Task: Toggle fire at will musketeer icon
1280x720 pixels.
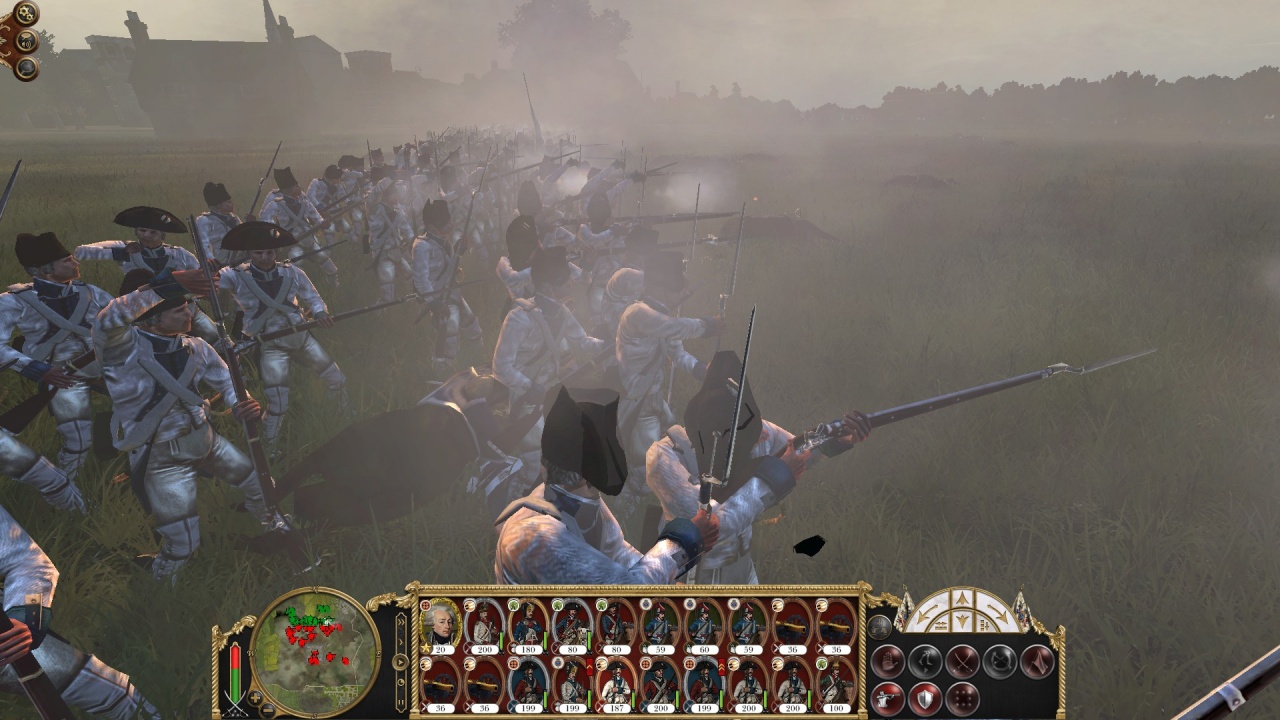Action: (x=886, y=698)
